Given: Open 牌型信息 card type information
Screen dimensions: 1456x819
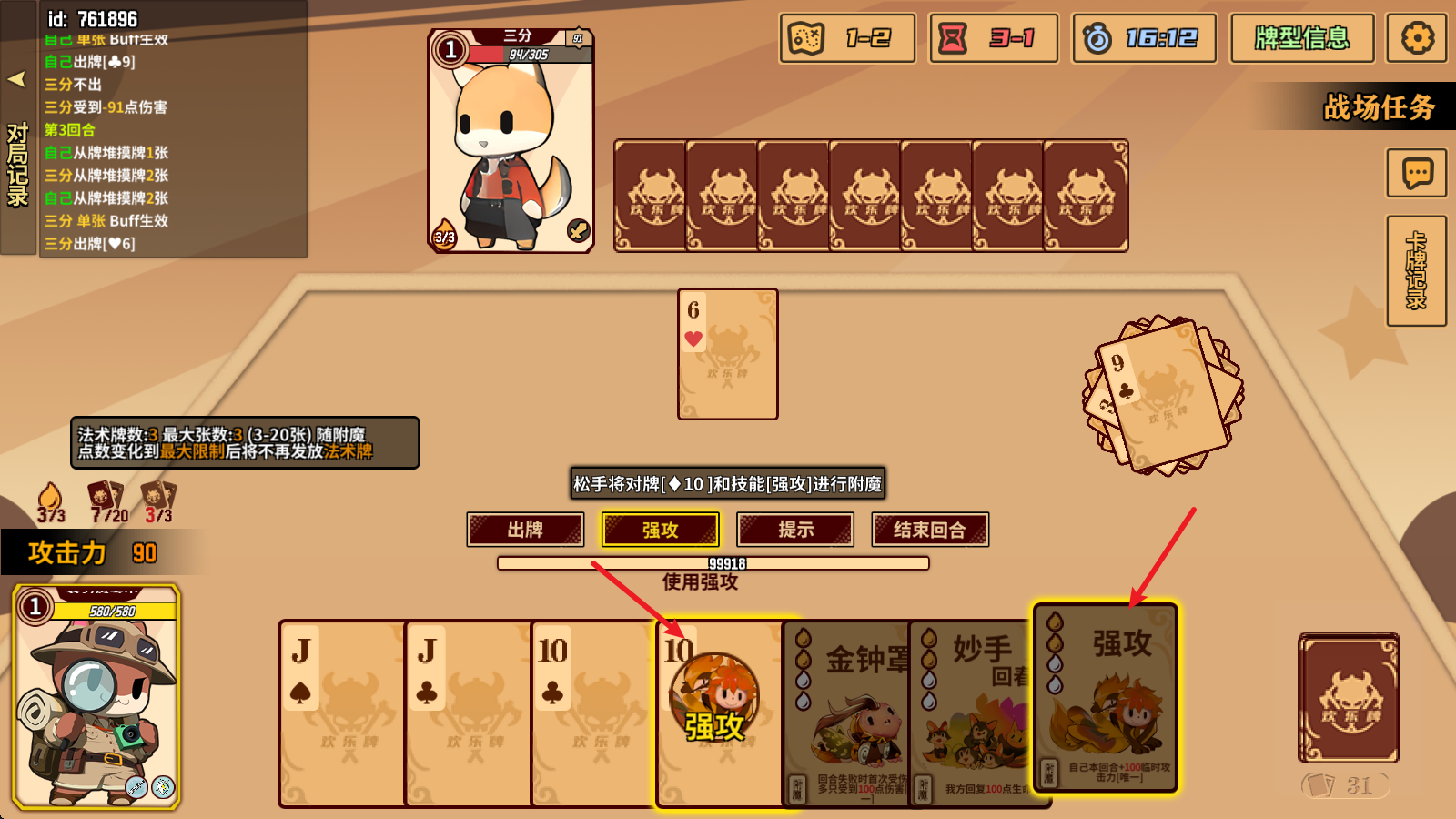Looking at the screenshot, I should [x=1301, y=38].
